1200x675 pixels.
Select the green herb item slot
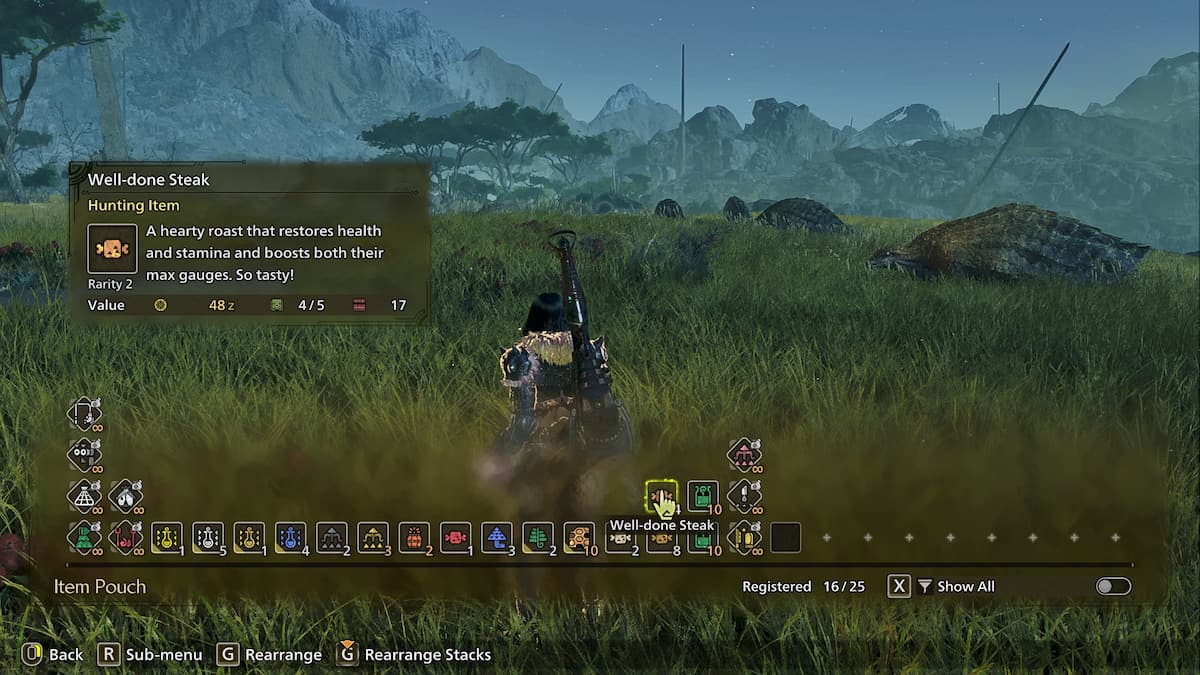(x=538, y=538)
